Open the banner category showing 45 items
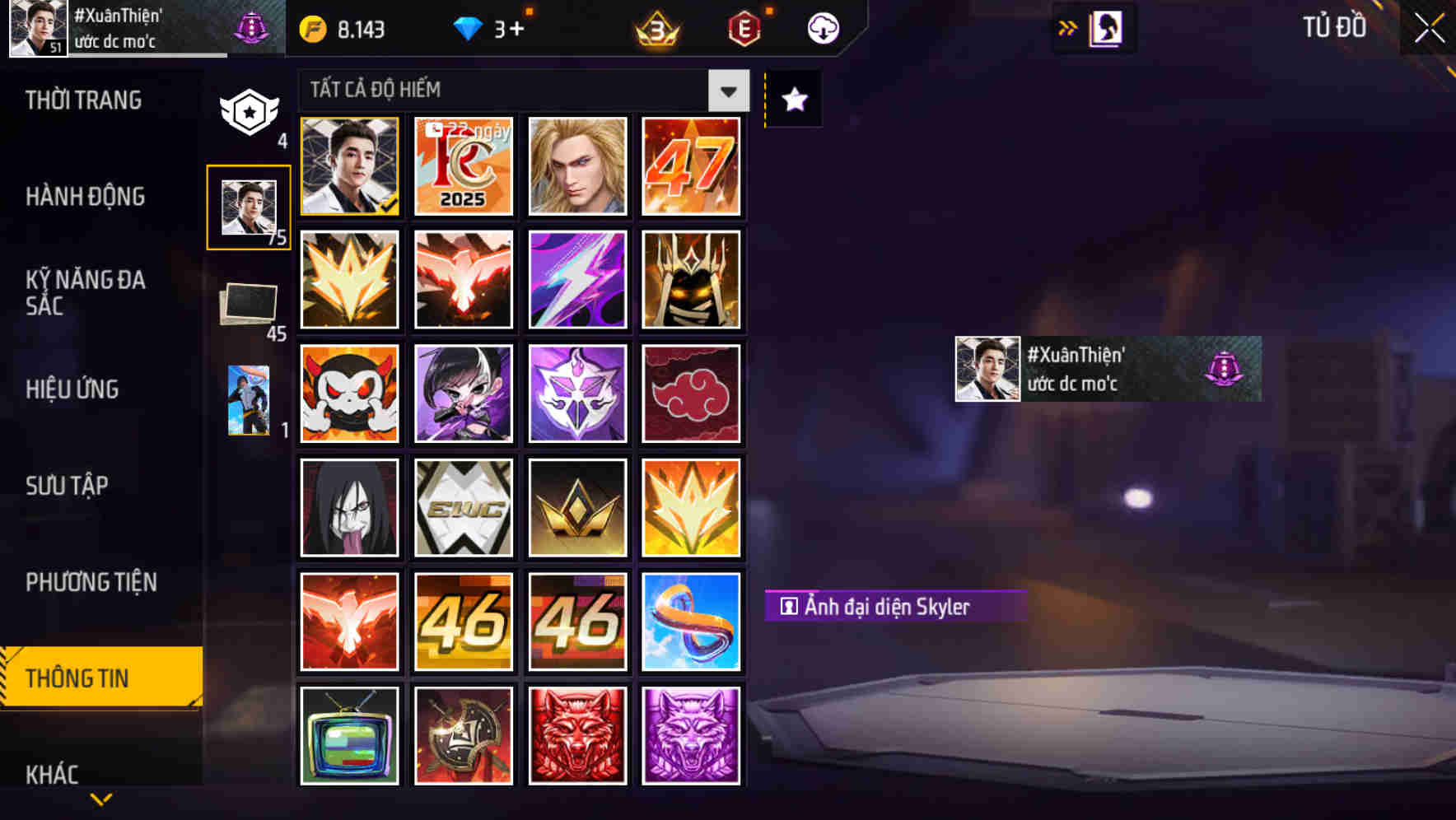The image size is (1456, 820). (247, 305)
